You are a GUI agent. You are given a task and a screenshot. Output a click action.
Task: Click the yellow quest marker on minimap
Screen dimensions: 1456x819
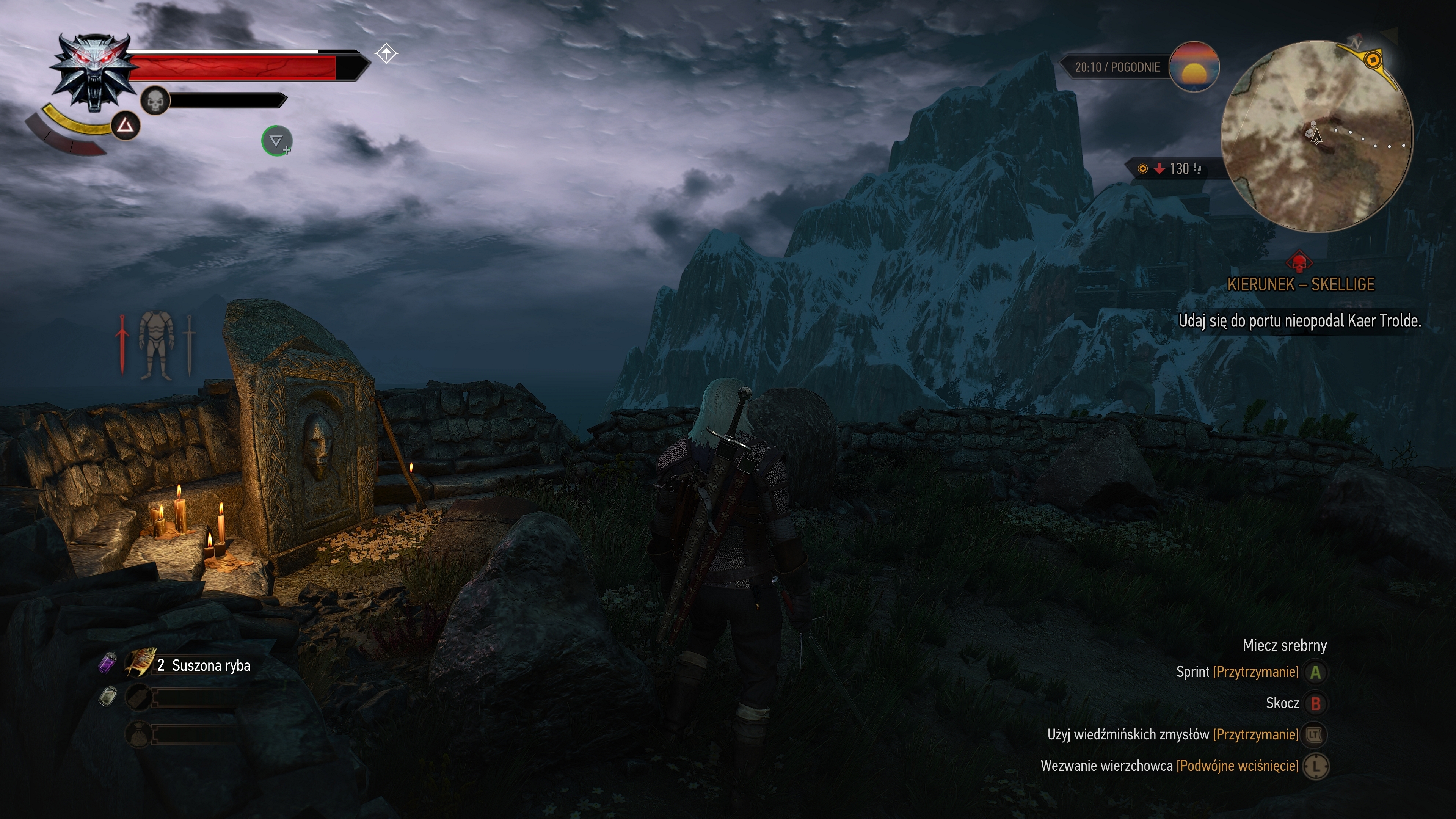click(x=1372, y=60)
